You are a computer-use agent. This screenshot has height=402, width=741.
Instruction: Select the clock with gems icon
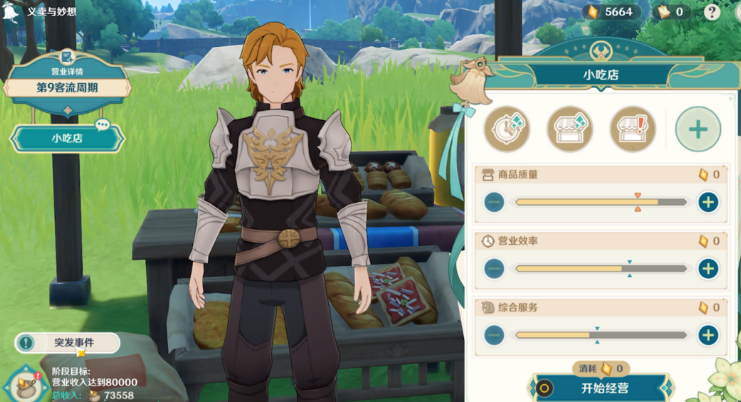point(508,129)
